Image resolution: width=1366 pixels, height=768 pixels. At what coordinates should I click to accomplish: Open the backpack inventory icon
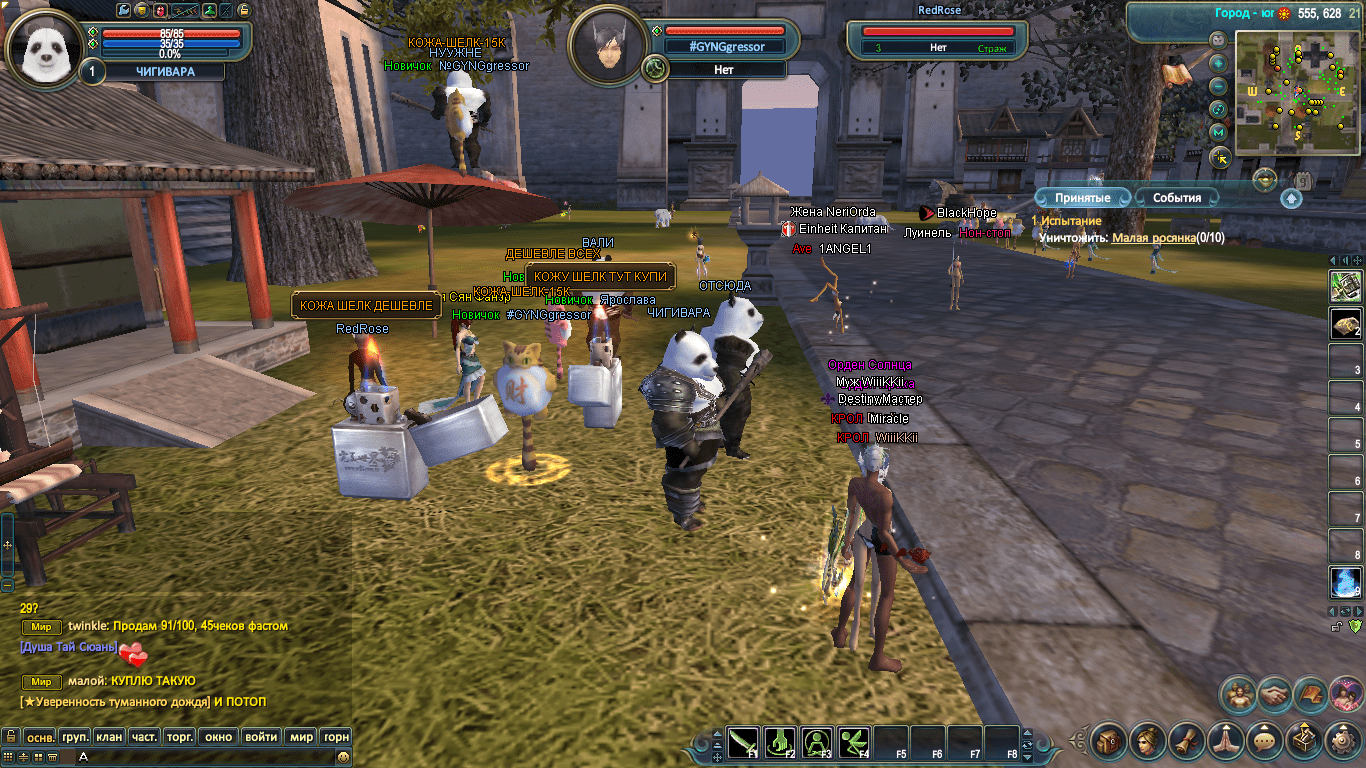(1110, 741)
